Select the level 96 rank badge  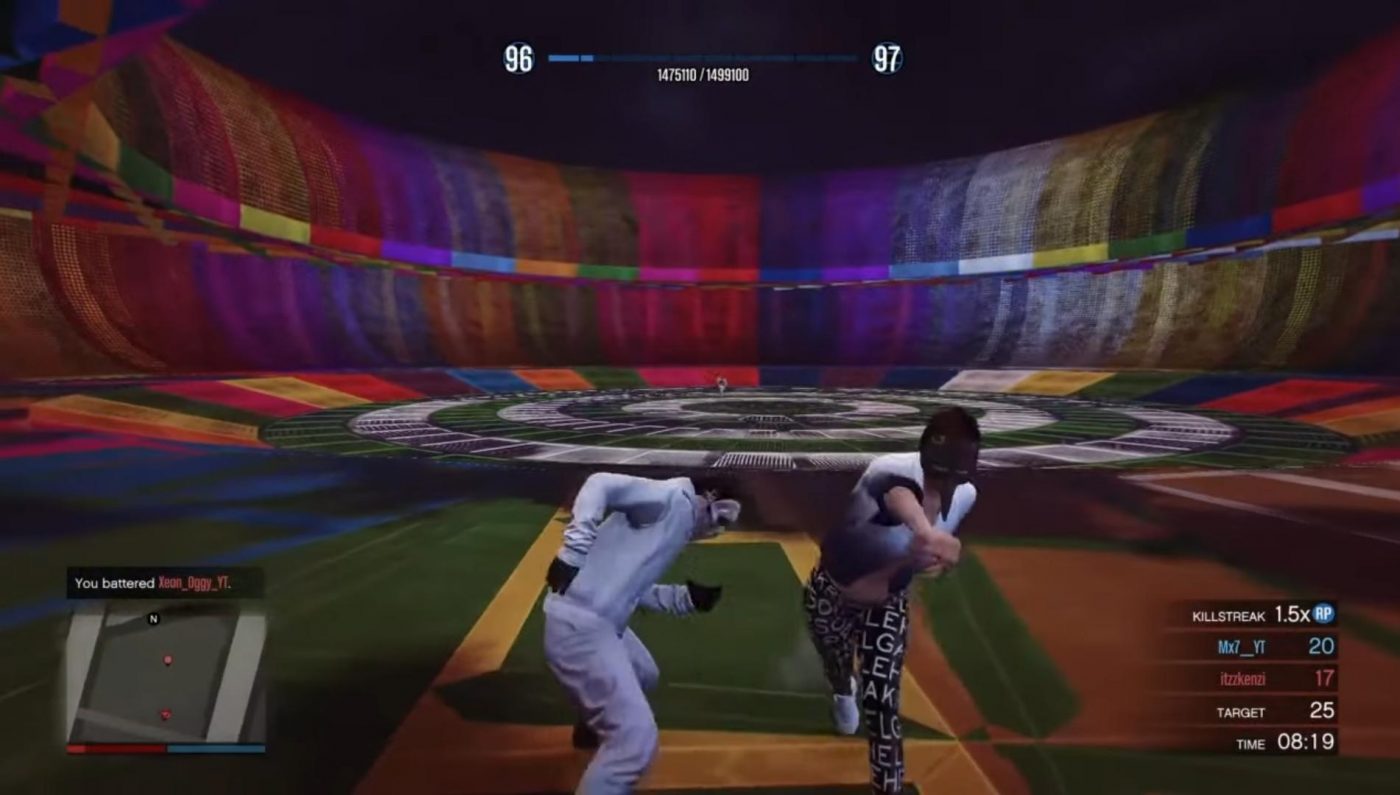[x=516, y=58]
